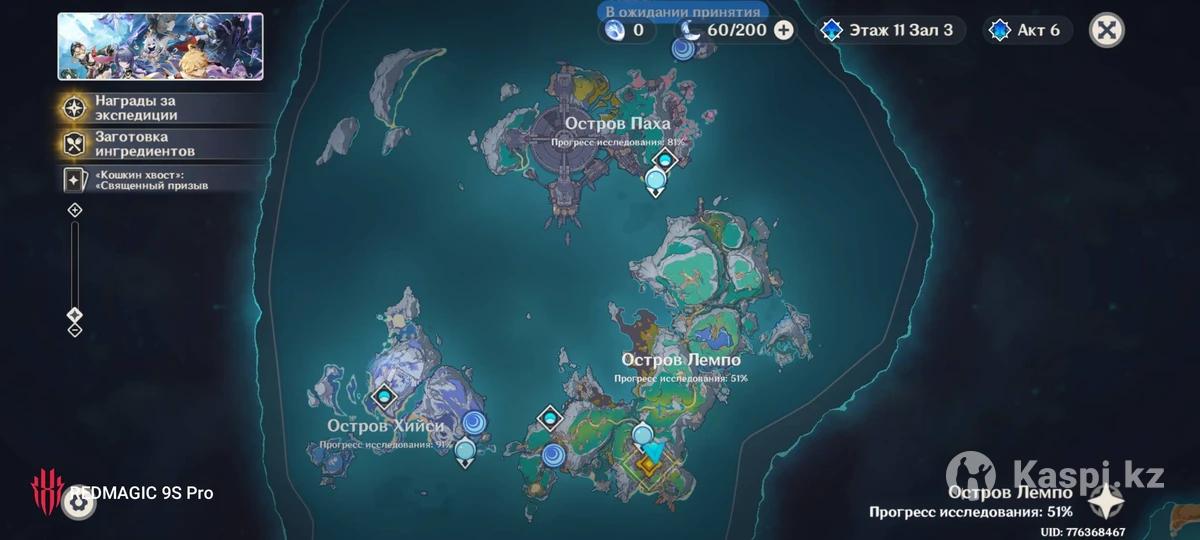Image resolution: width=1200 pixels, height=540 pixels.
Task: Open the «Заготовка ингредиентов» shortcut
Action: pyautogui.click(x=136, y=143)
